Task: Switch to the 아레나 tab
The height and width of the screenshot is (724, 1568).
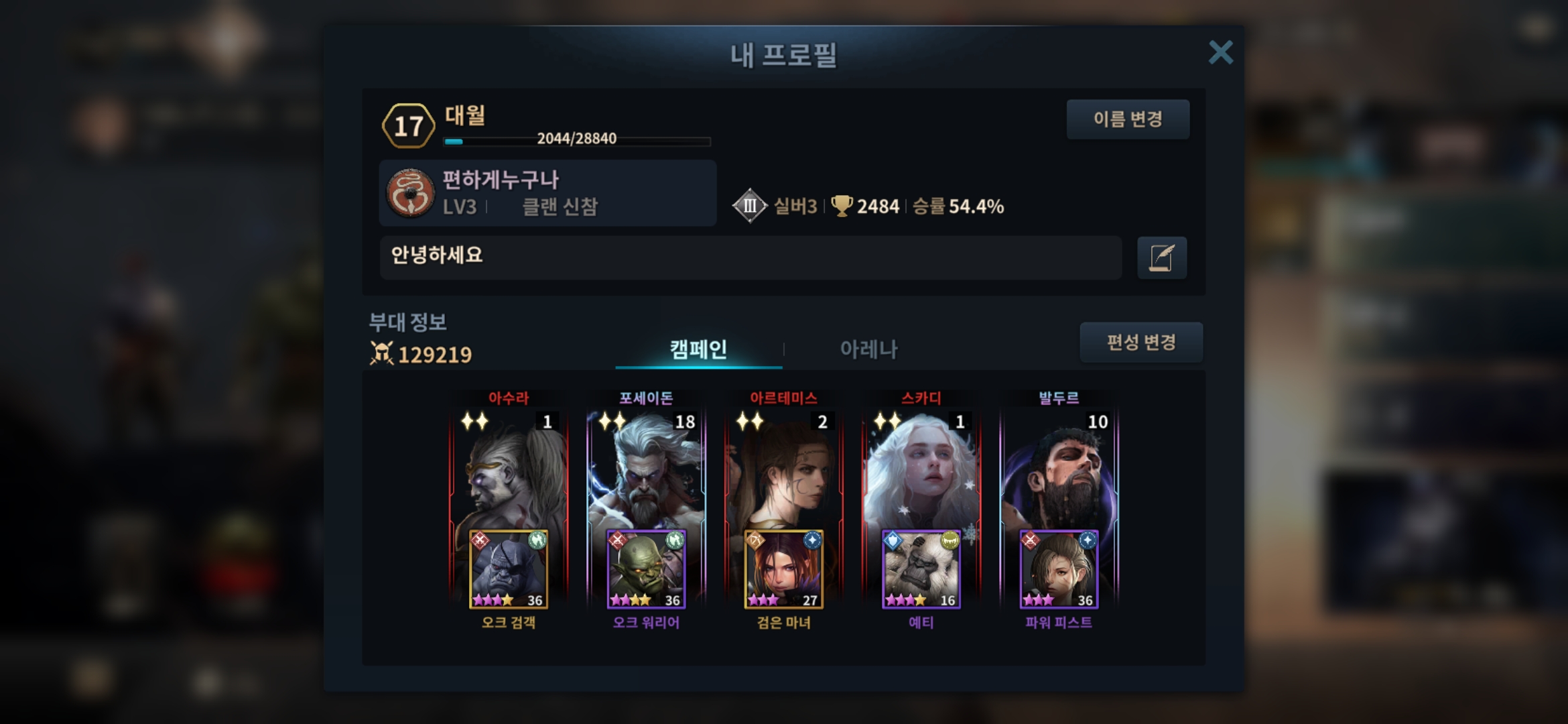Action: click(868, 349)
